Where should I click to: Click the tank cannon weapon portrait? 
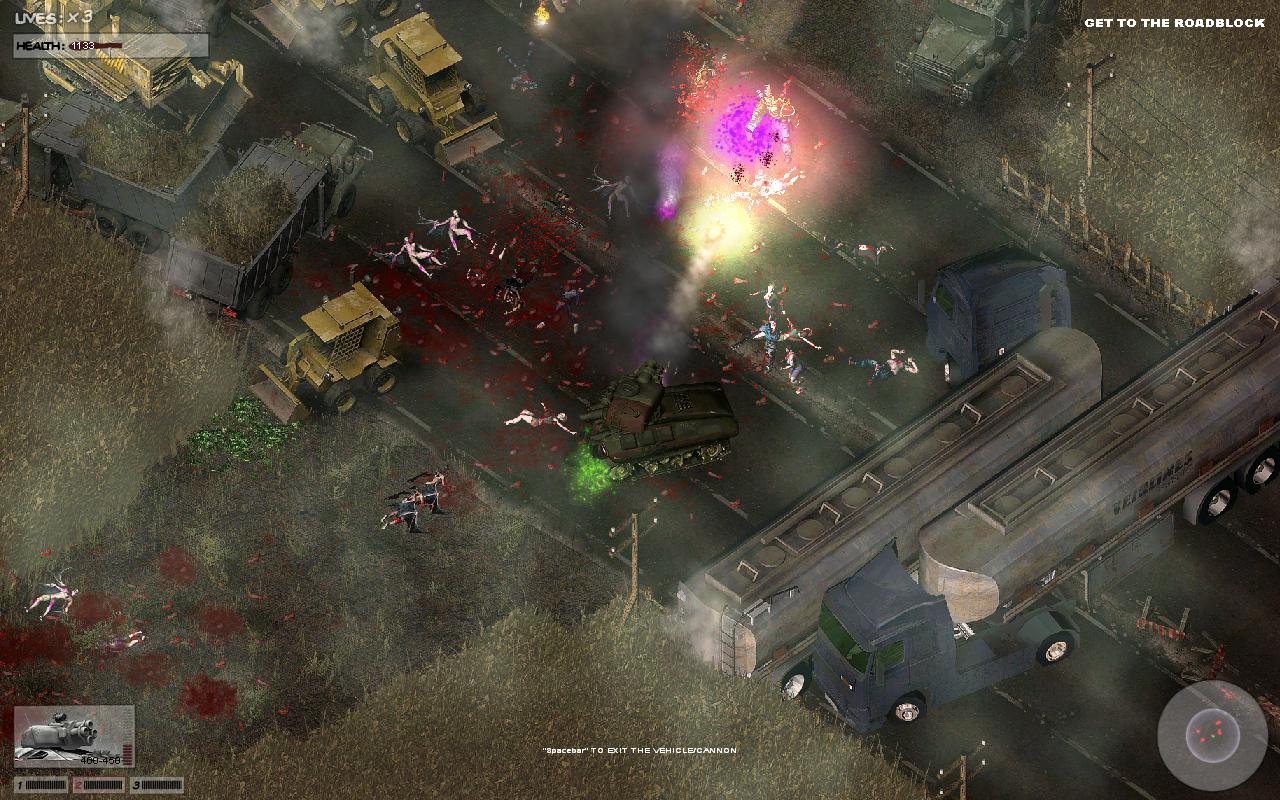pos(74,736)
